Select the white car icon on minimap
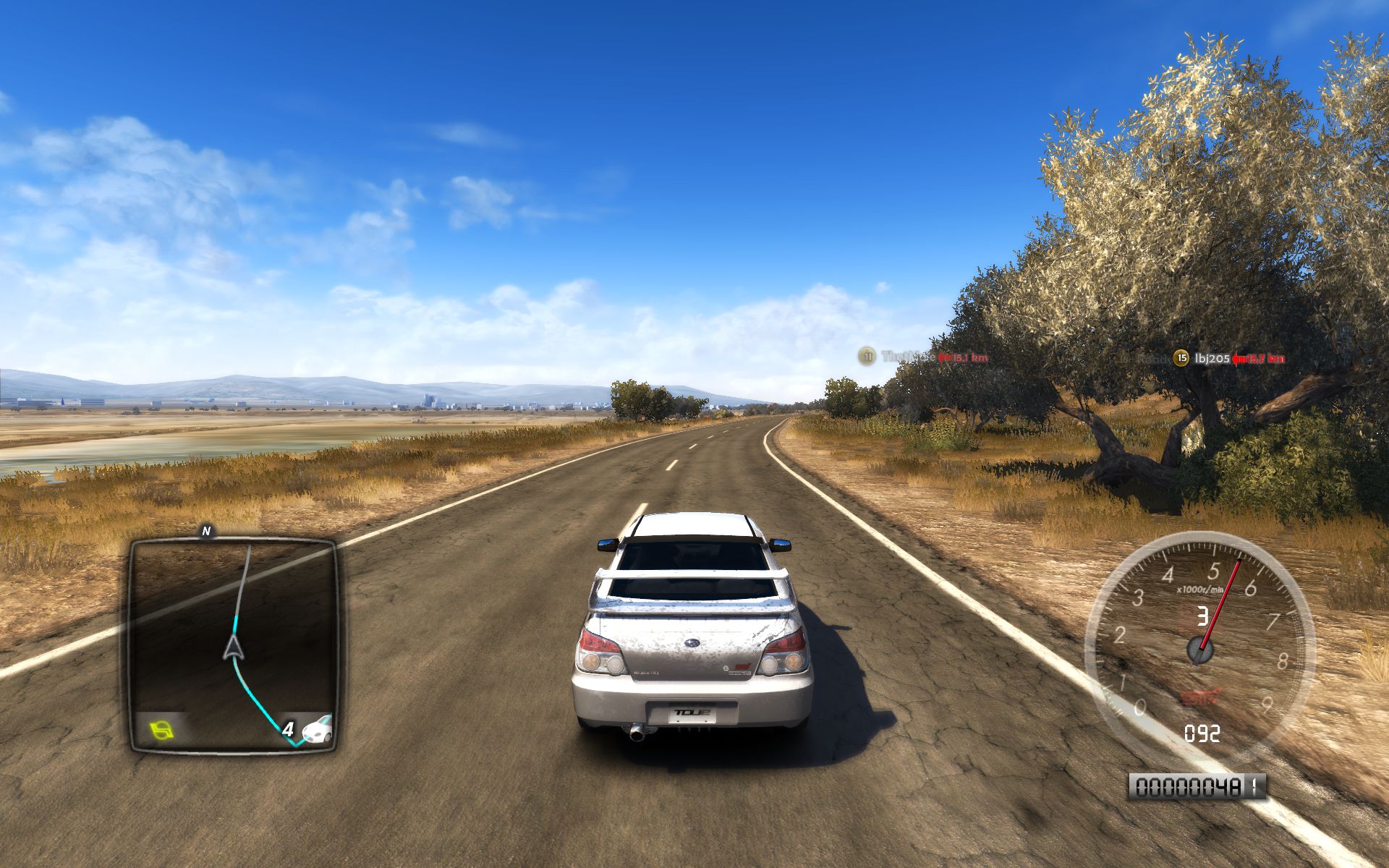The width and height of the screenshot is (1389, 868). [x=318, y=729]
